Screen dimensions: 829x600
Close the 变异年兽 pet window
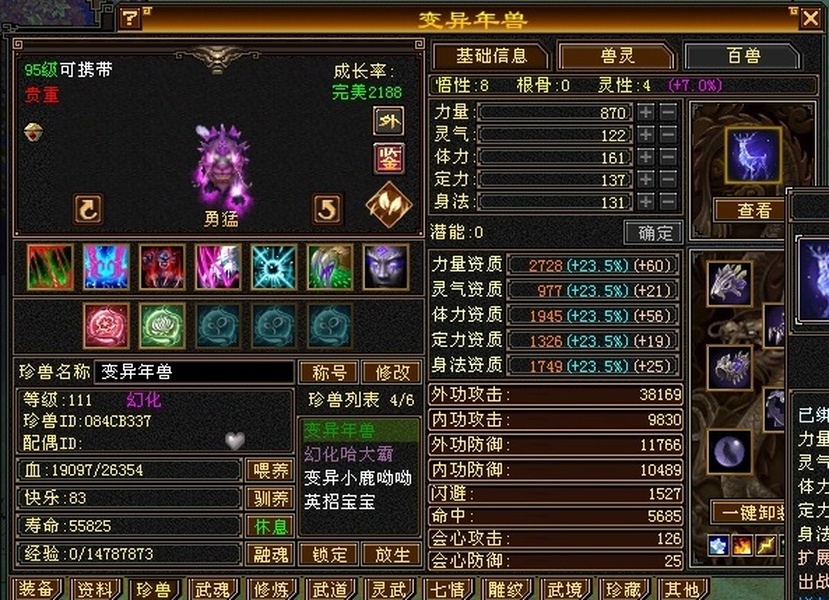click(x=810, y=18)
